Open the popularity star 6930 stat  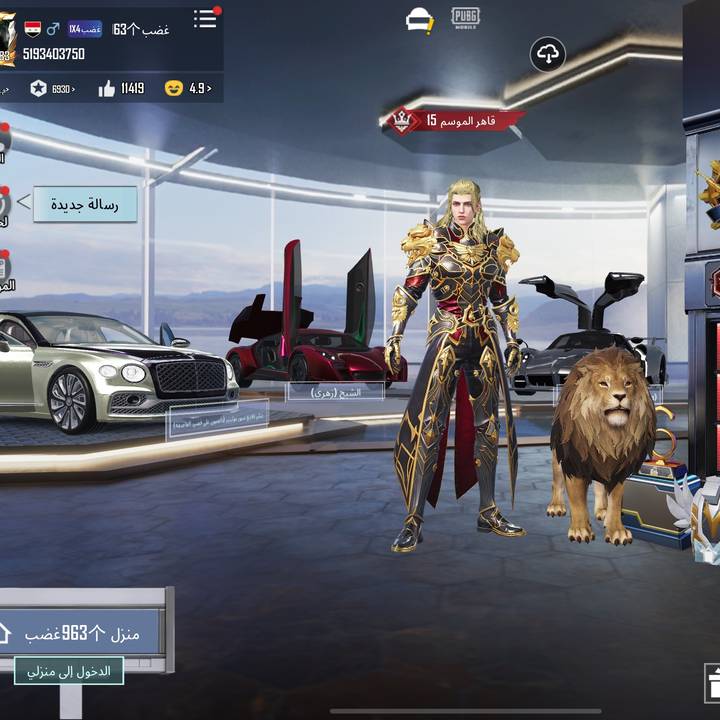point(38,88)
